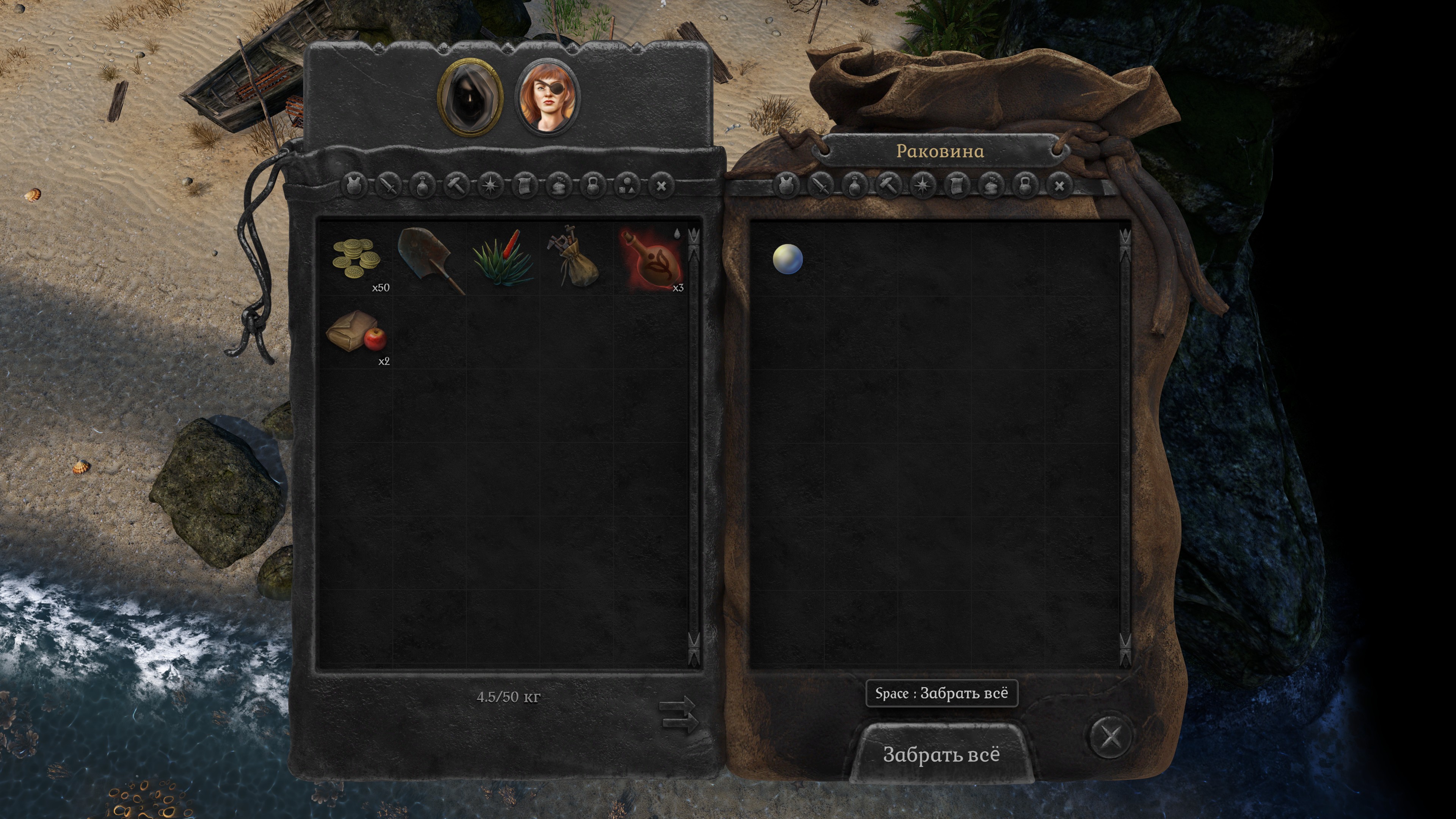Filter player inventory by potions
This screenshot has width=1456, height=819.
(422, 185)
